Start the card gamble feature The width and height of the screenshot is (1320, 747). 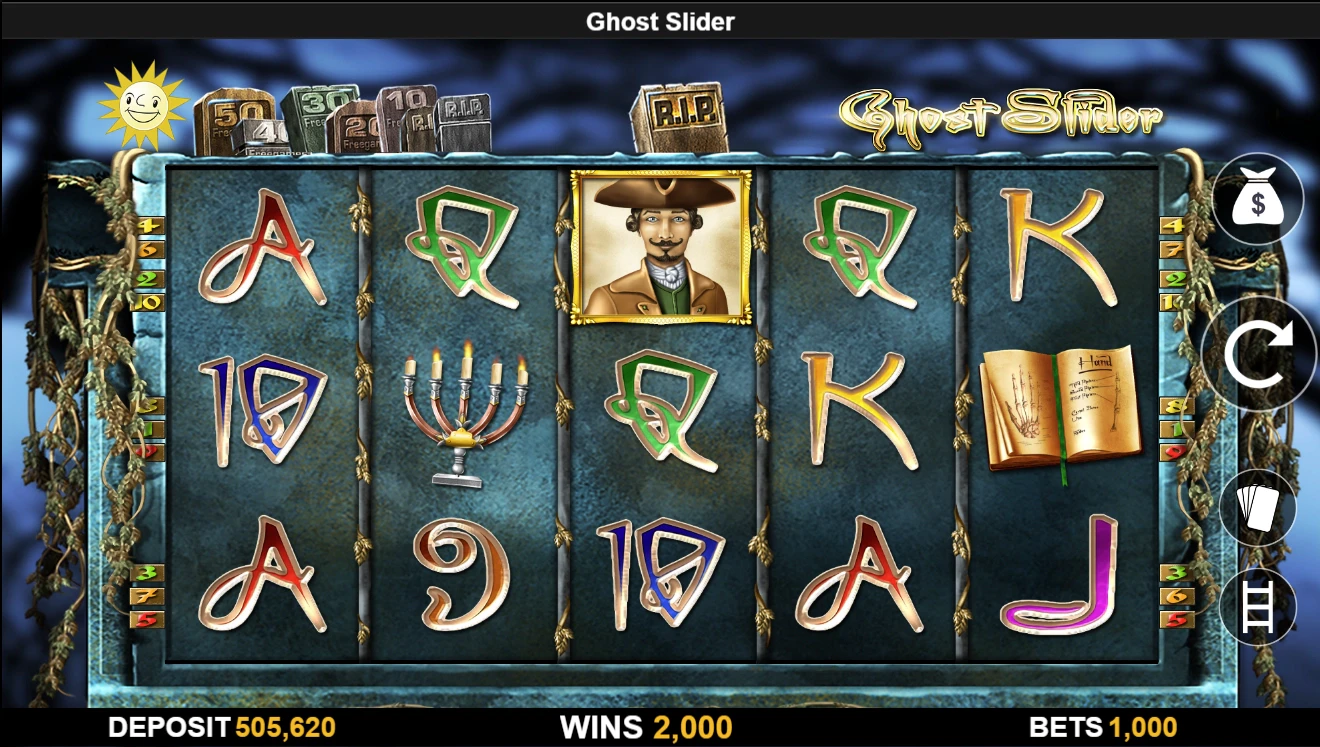point(1258,507)
